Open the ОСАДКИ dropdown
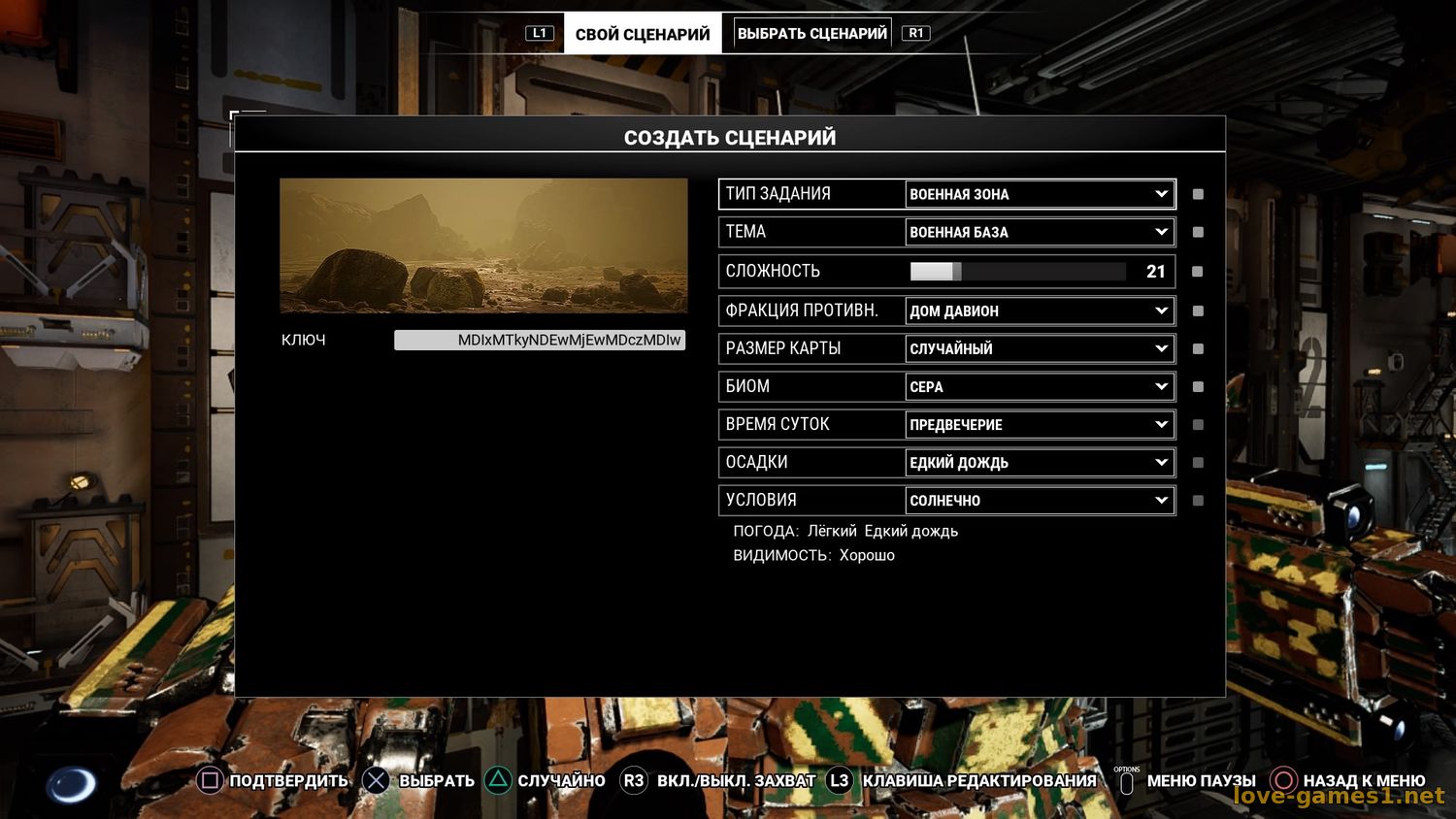The width and height of the screenshot is (1456, 819). (1039, 462)
